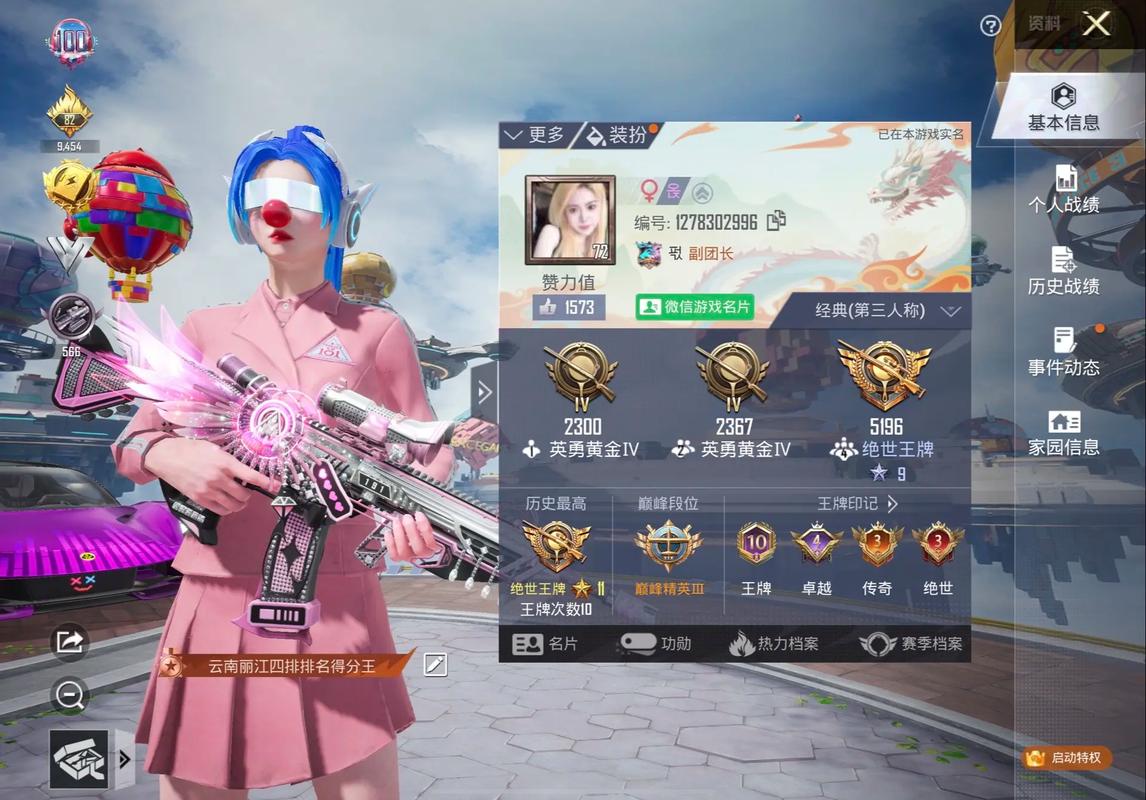The height and width of the screenshot is (800, 1146).
Task: Open the 功勋 merit section
Action: [x=656, y=644]
